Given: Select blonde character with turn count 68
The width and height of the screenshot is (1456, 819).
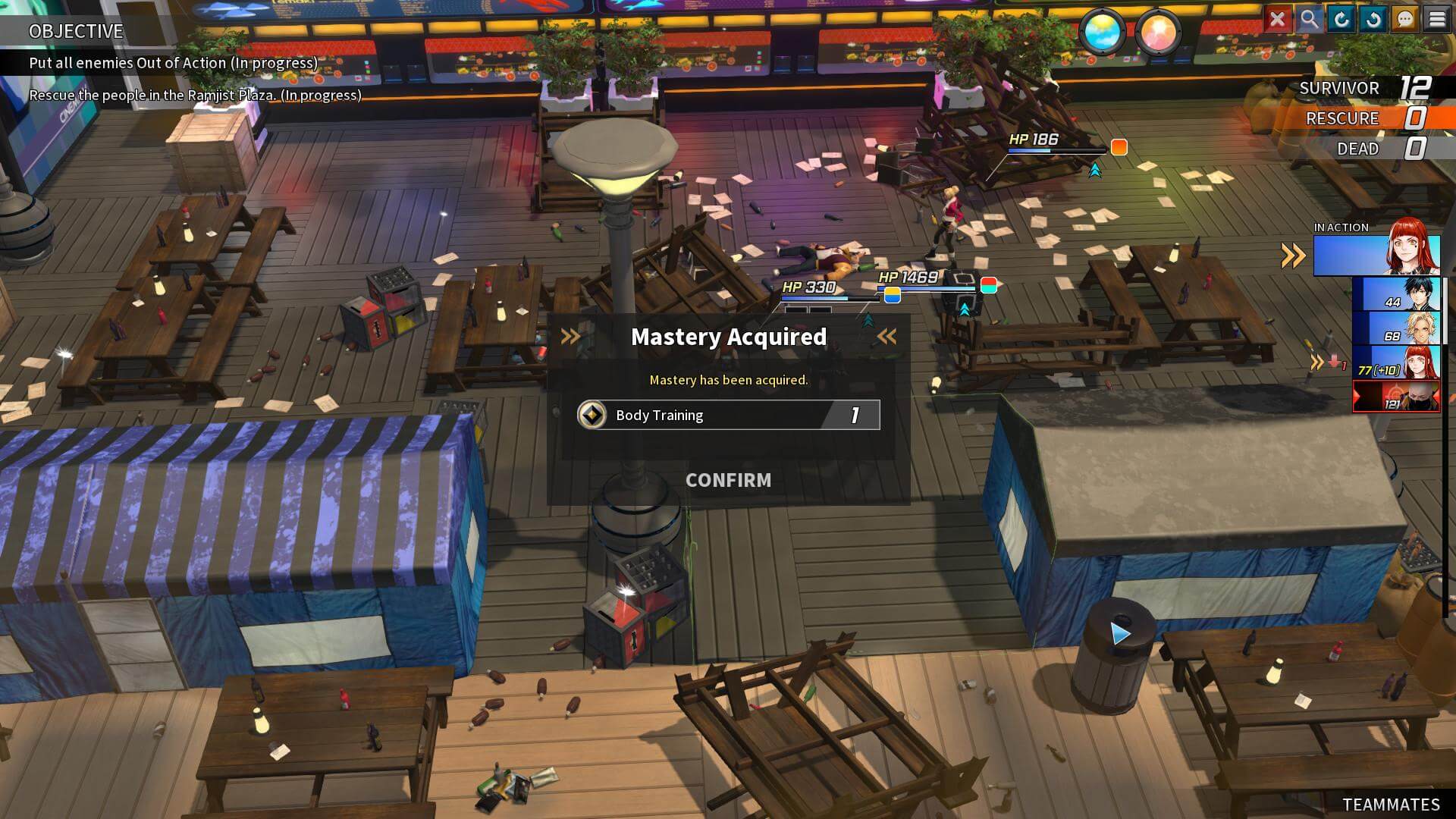Looking at the screenshot, I should (1397, 328).
